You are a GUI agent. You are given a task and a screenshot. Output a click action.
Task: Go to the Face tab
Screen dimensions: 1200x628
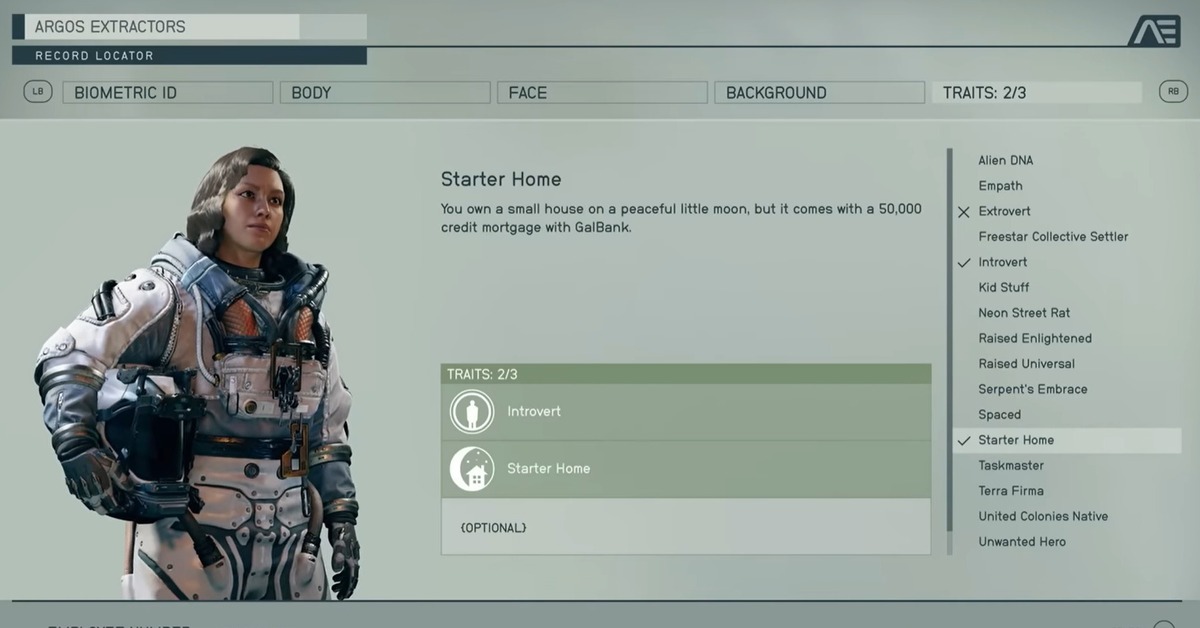tap(602, 93)
